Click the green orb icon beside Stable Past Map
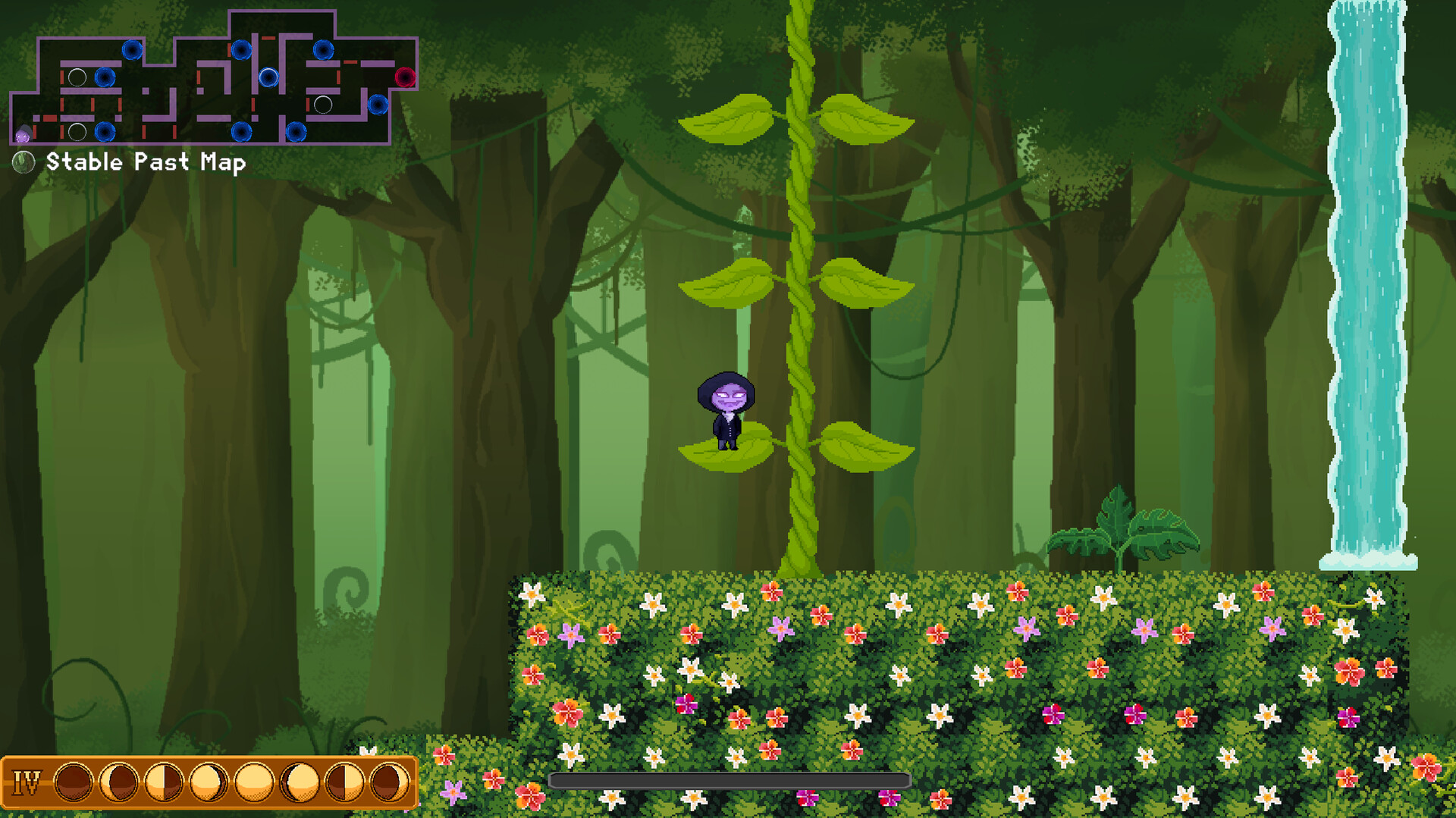Viewport: 1456px width, 818px height. coord(24,161)
